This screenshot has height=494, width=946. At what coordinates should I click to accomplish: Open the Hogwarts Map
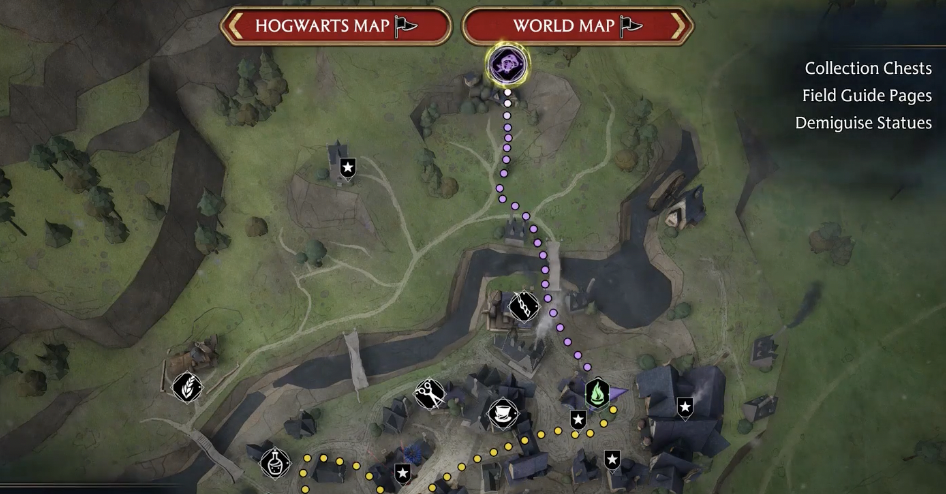335,26
